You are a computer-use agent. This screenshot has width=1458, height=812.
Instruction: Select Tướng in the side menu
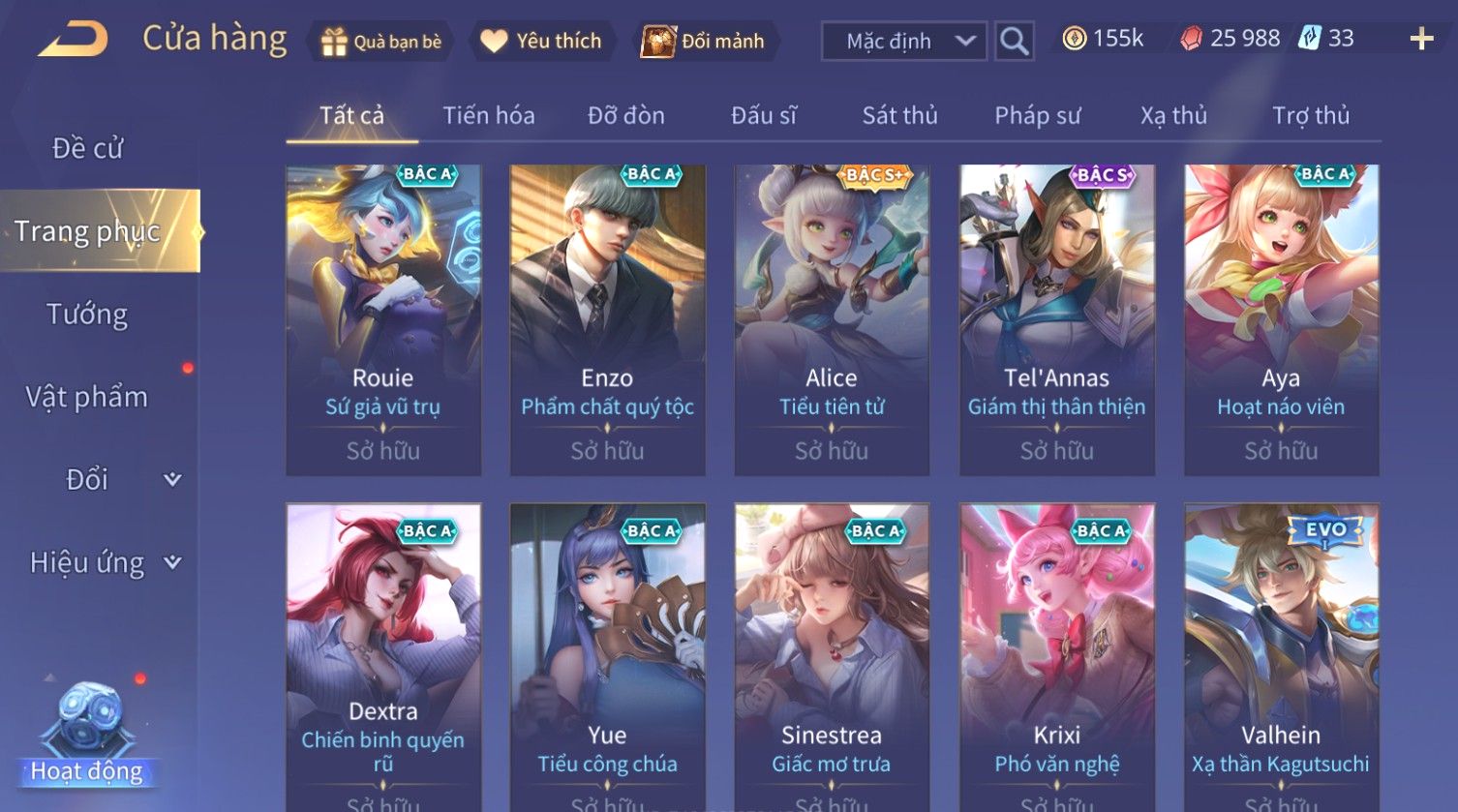click(x=87, y=315)
